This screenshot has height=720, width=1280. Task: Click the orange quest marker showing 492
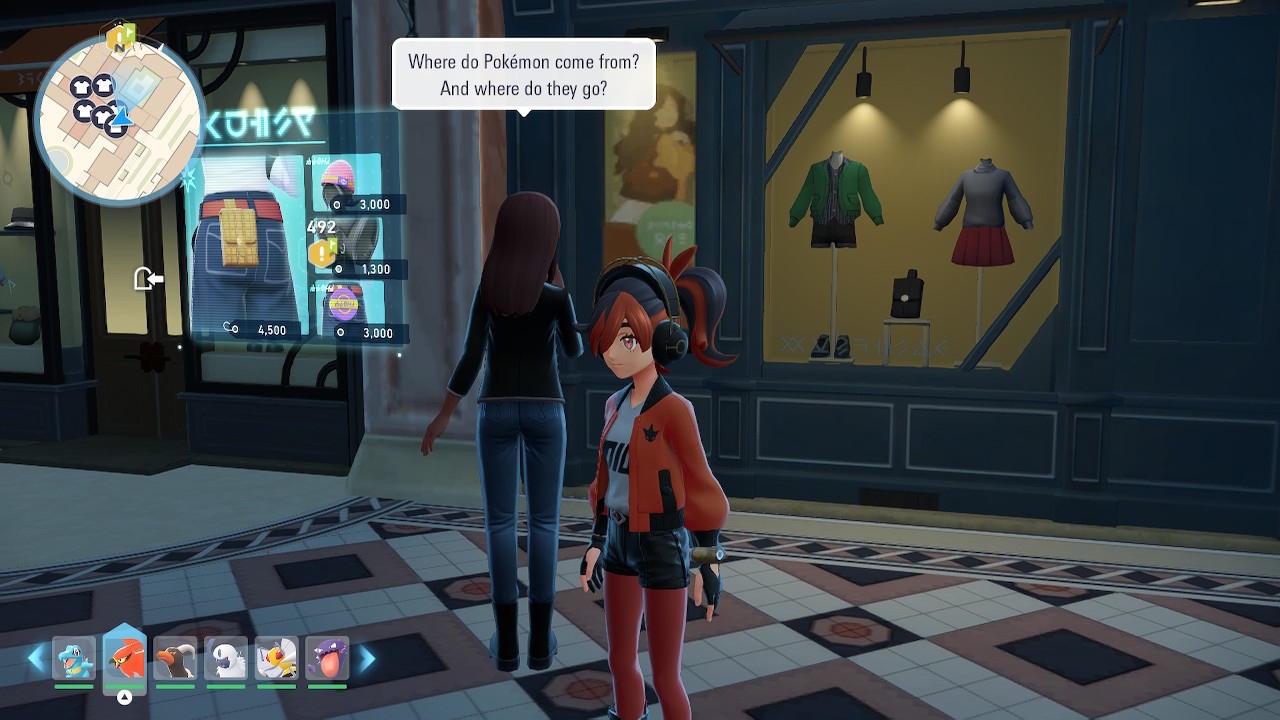[x=322, y=253]
